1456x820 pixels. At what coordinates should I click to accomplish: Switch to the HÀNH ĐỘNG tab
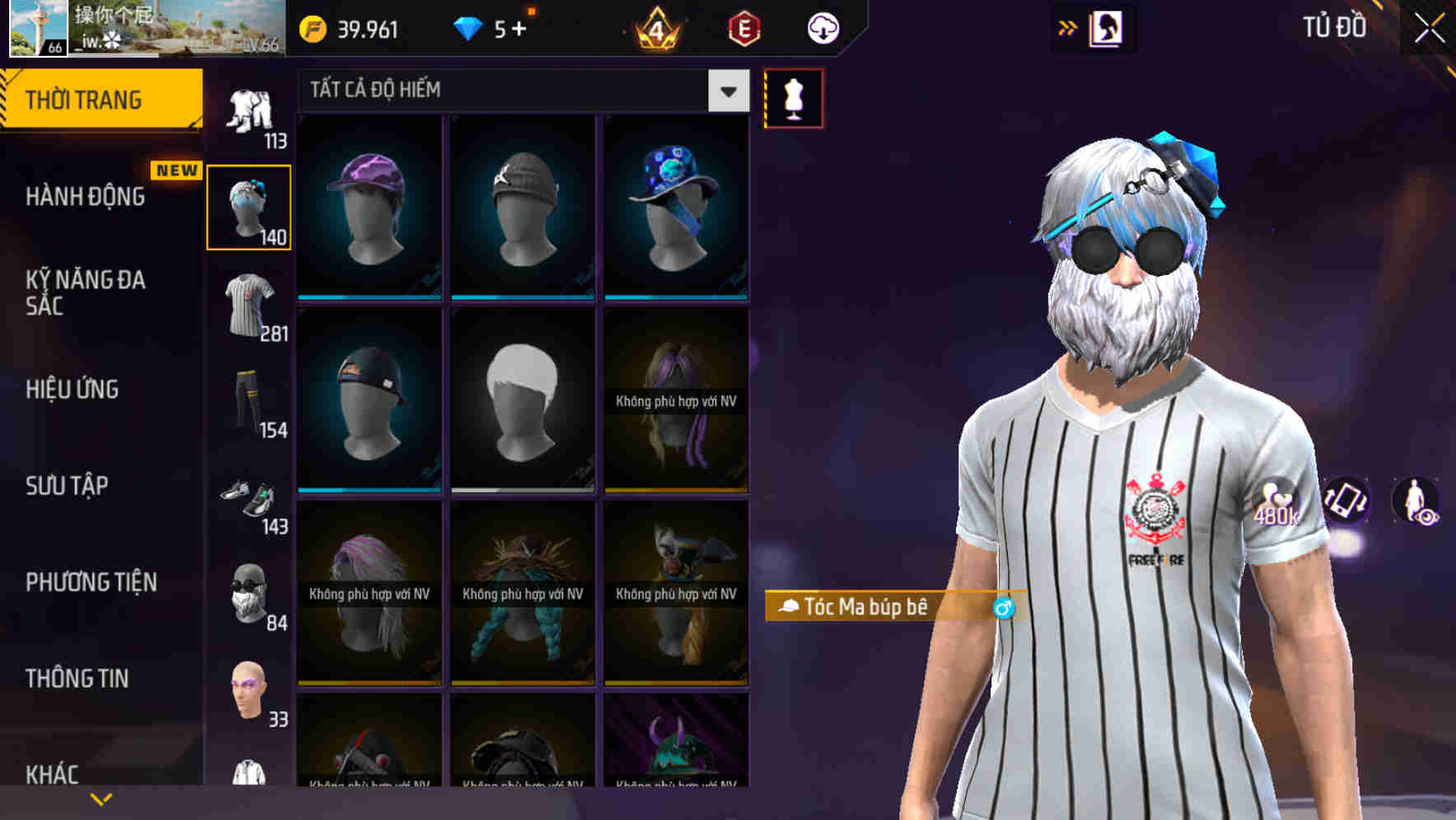[x=83, y=198]
